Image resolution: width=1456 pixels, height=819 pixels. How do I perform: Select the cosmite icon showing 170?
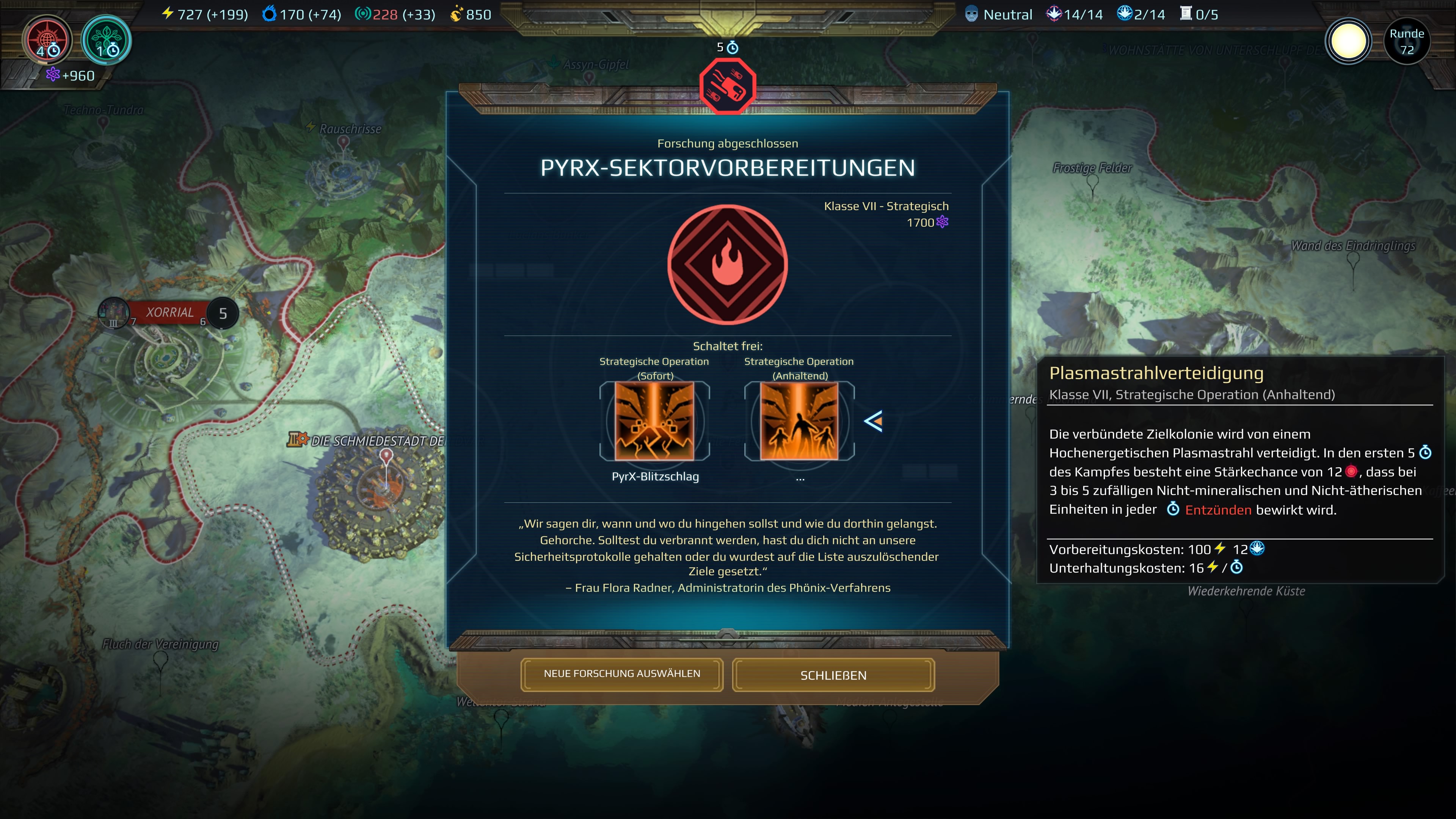coord(270,14)
